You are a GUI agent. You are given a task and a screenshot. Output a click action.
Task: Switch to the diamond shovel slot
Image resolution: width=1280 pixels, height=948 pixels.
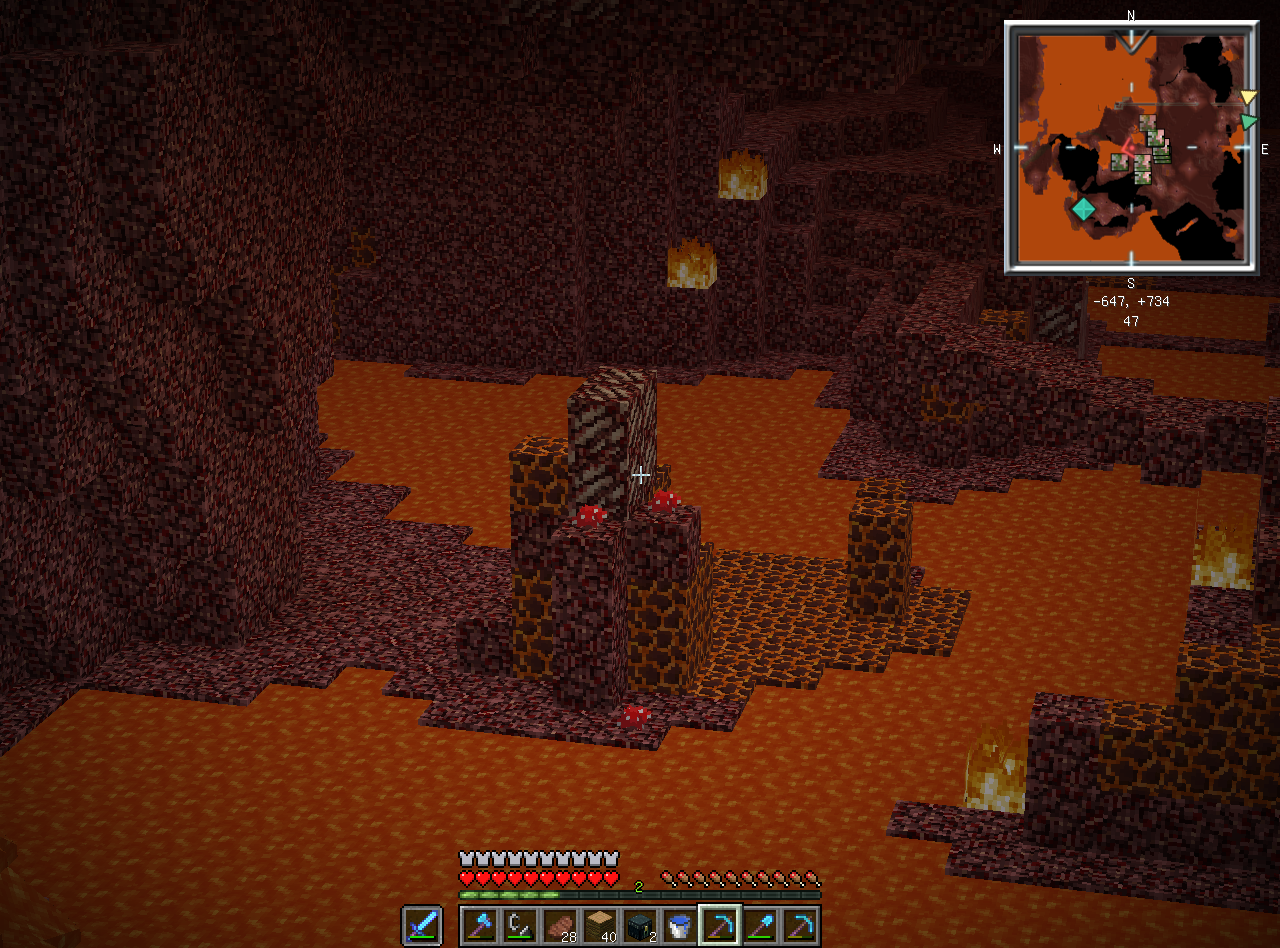point(761,925)
